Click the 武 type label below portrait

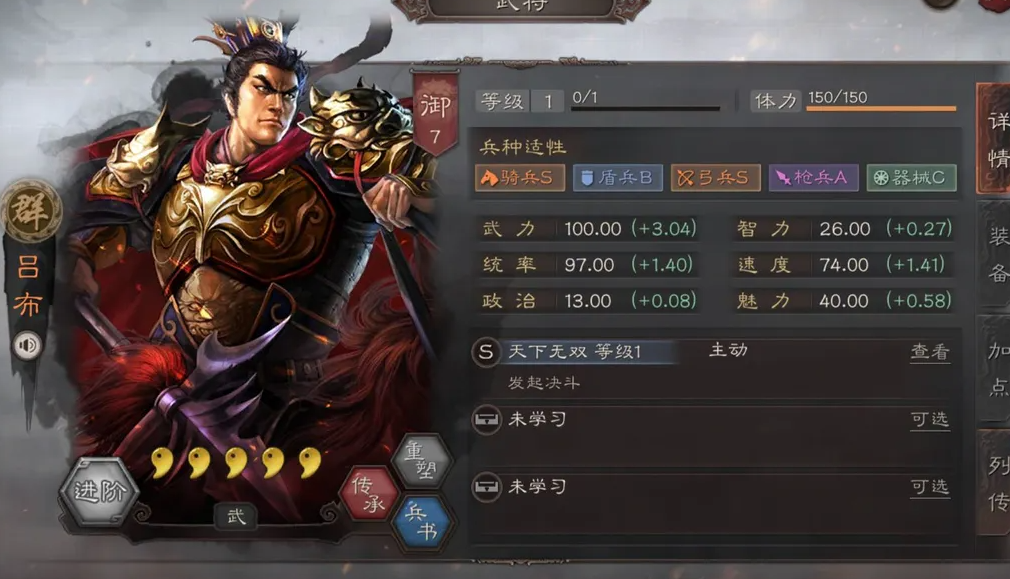pos(236,516)
